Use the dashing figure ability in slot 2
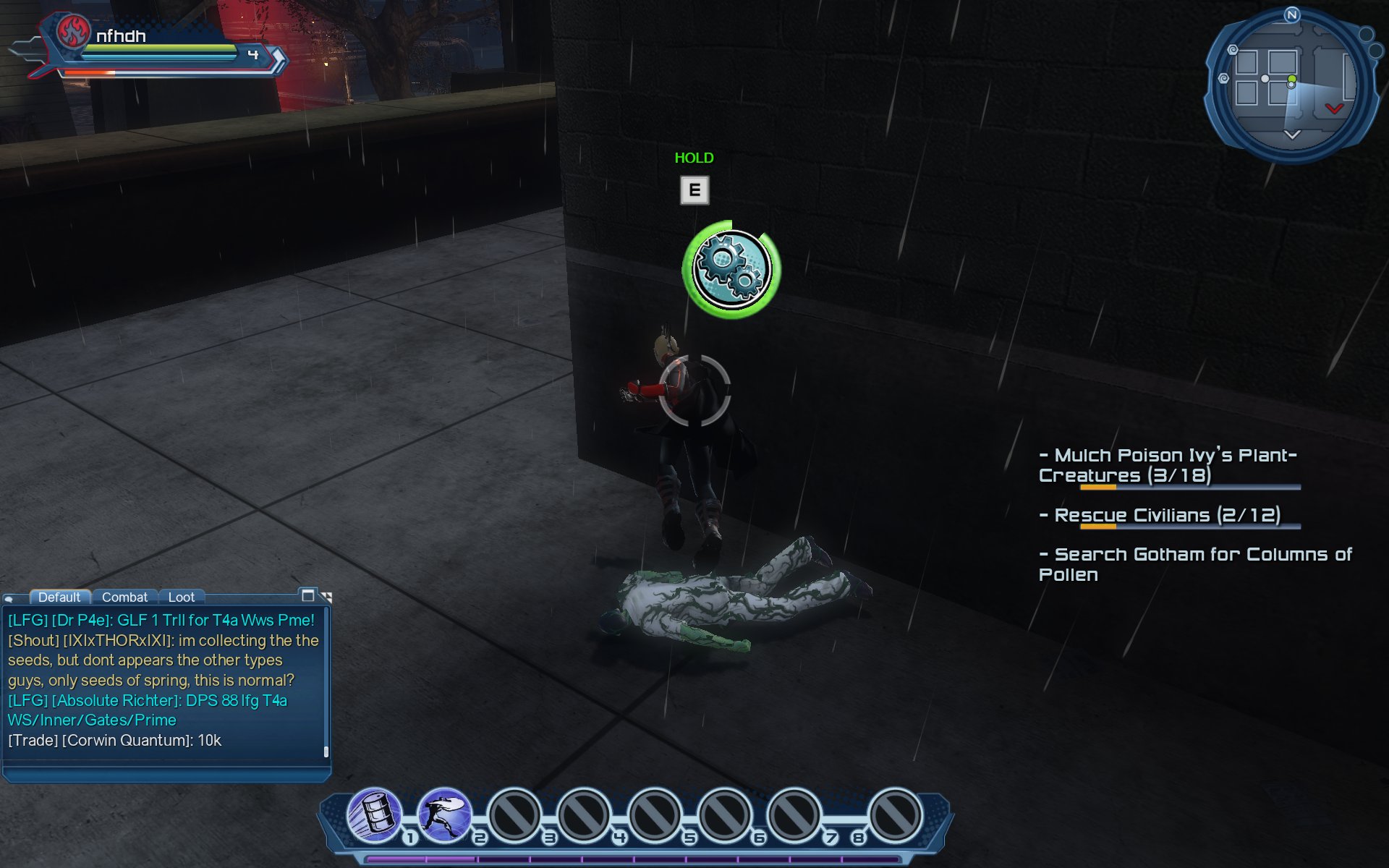 point(444,815)
